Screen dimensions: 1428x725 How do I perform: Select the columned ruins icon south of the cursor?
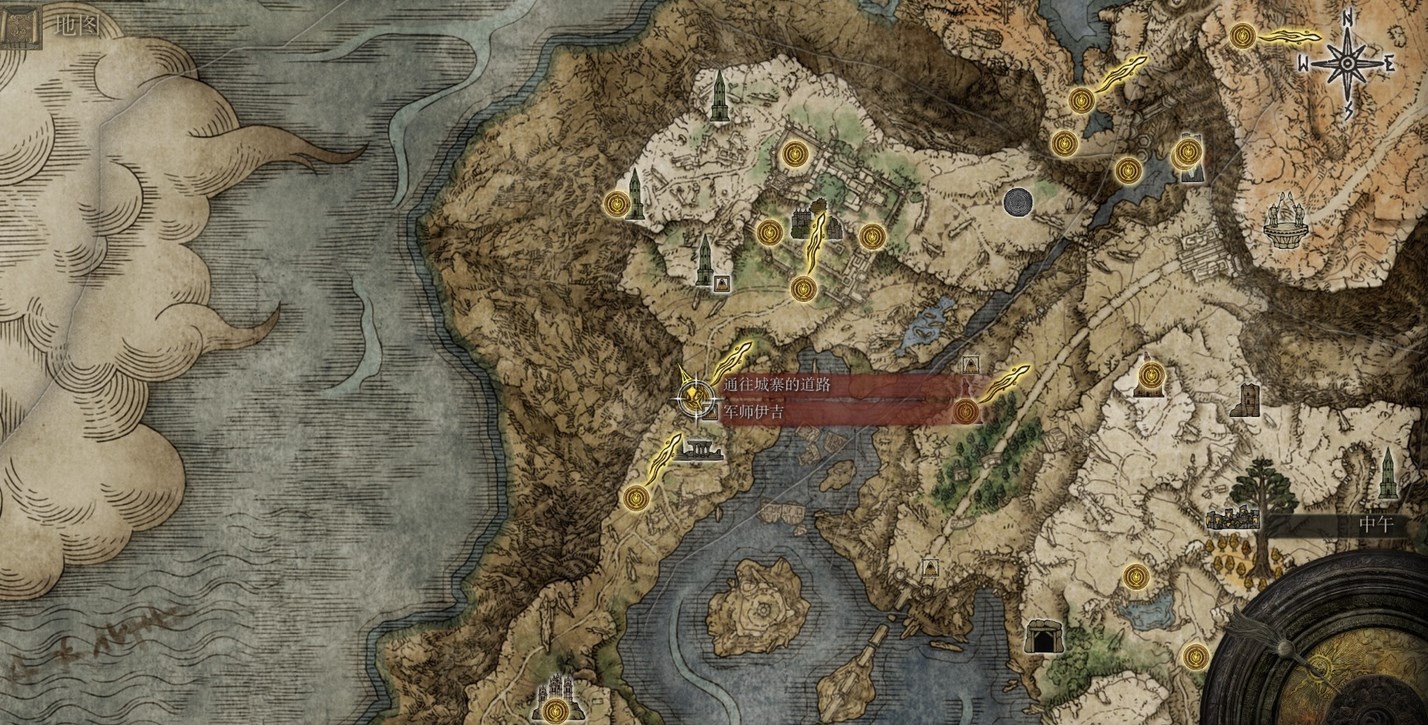pos(698,452)
